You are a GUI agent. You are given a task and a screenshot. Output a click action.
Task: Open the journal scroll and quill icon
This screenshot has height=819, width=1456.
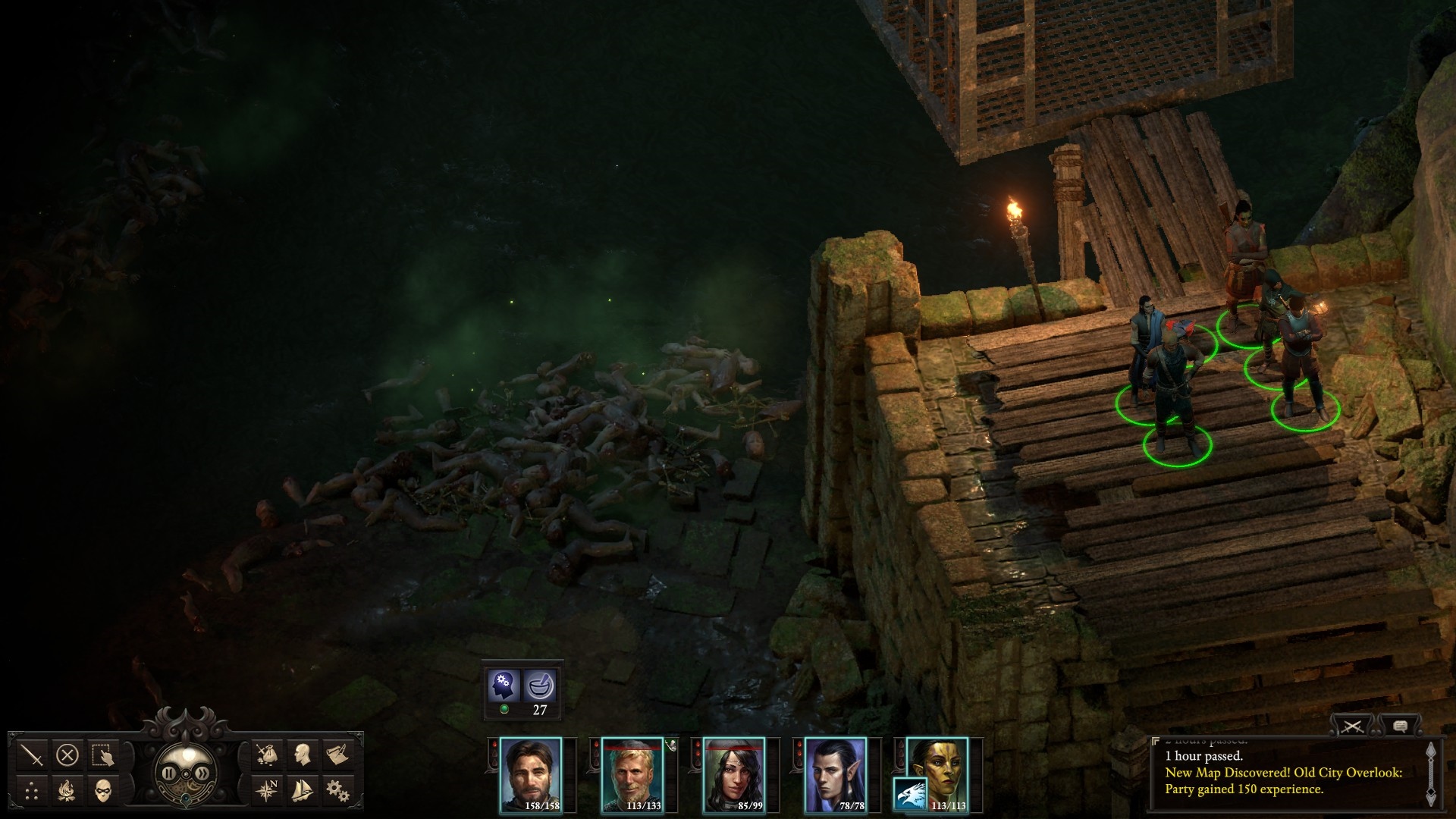(x=337, y=755)
